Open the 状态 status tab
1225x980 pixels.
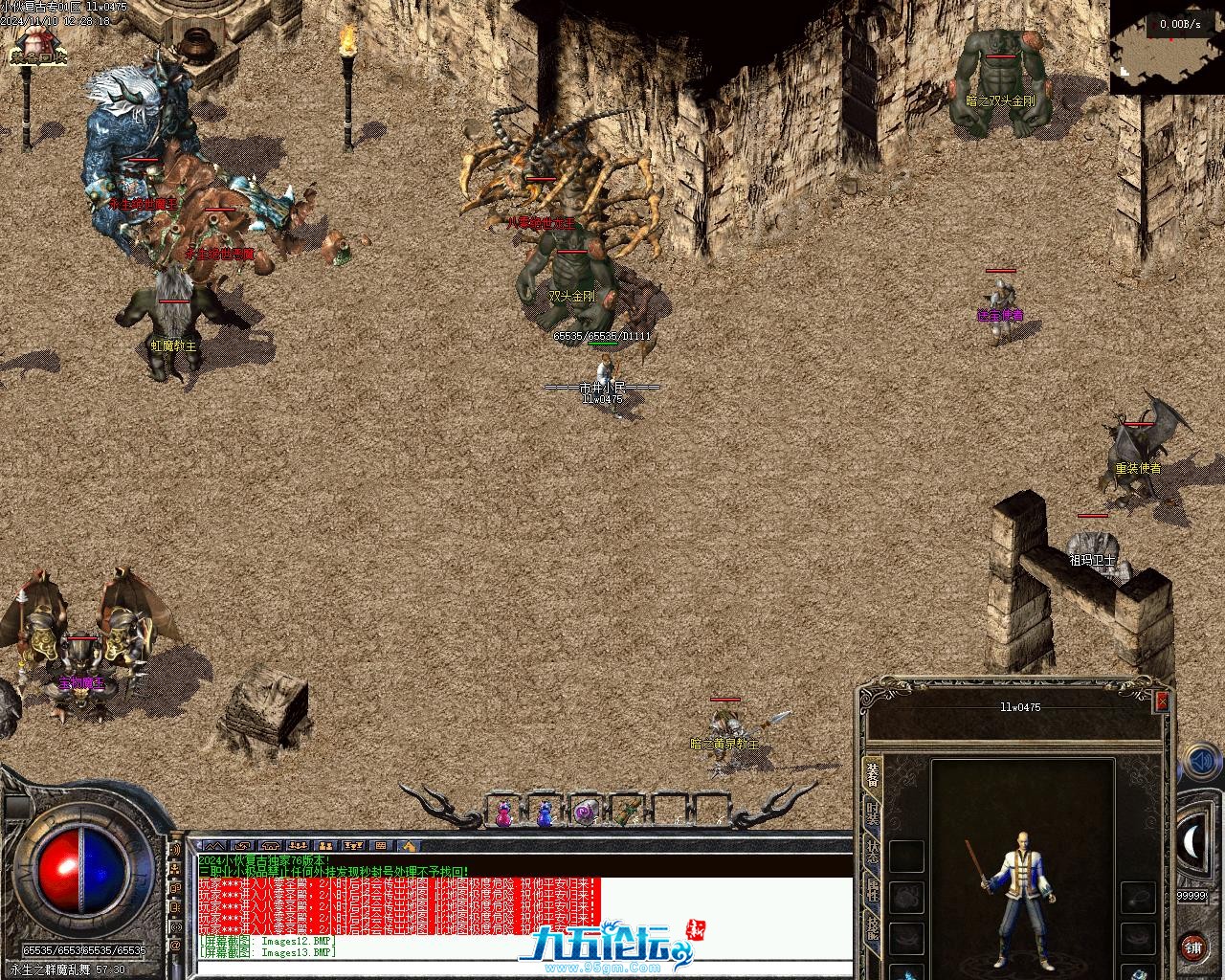pyautogui.click(x=872, y=854)
